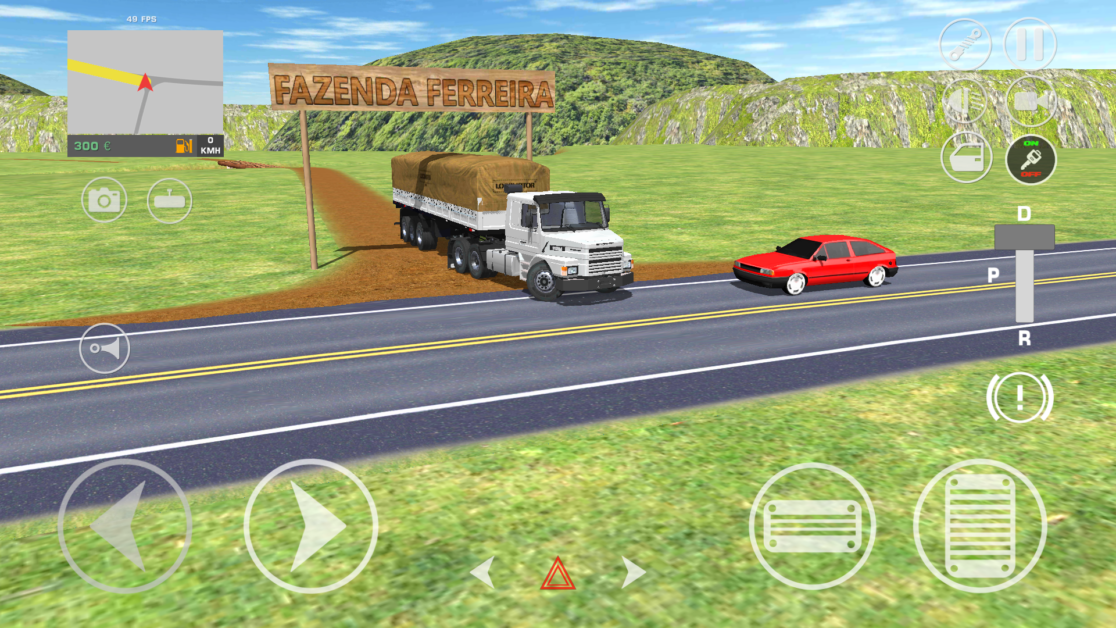Tap the accelerator pedal
The image size is (1116, 628).
(979, 525)
